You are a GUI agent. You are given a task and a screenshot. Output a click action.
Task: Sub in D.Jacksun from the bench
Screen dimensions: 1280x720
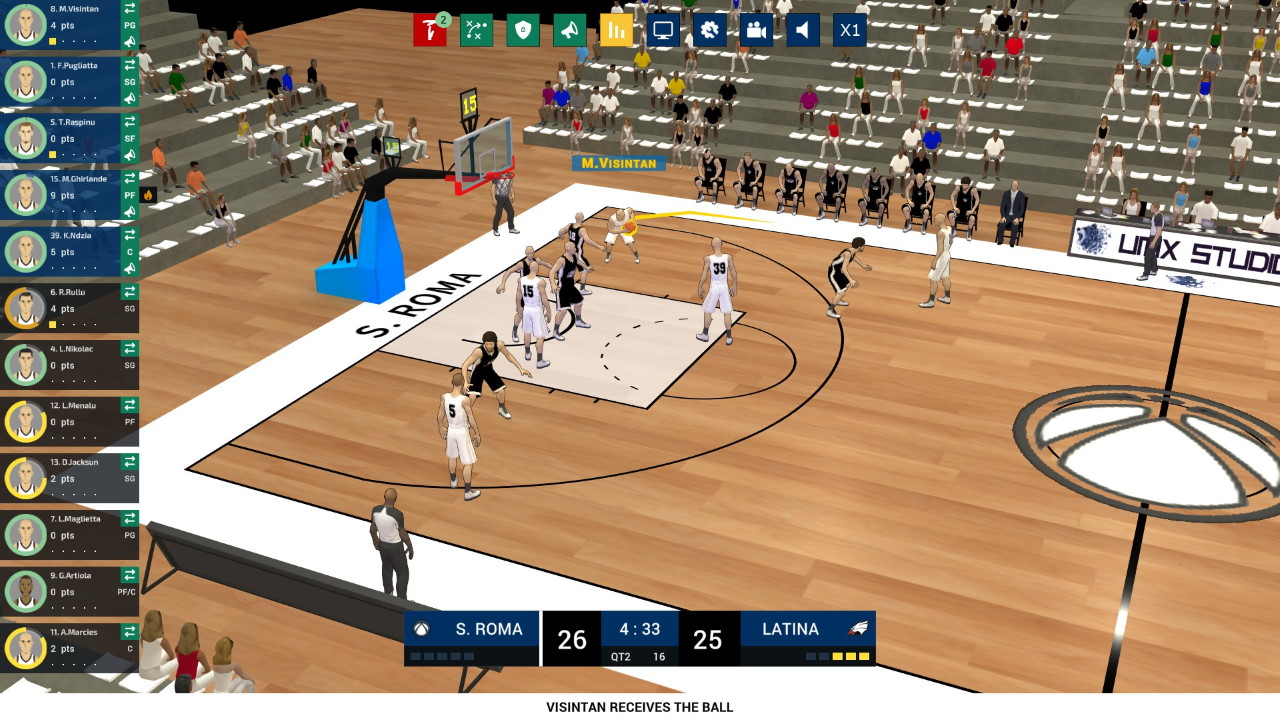pyautogui.click(x=129, y=462)
